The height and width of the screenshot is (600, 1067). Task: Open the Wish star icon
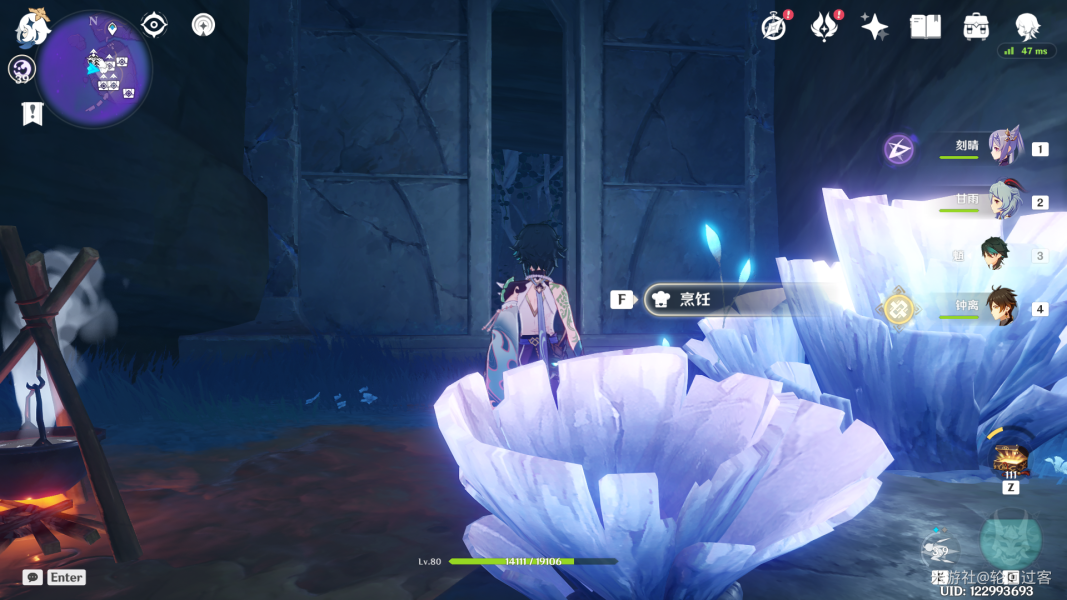tap(874, 27)
